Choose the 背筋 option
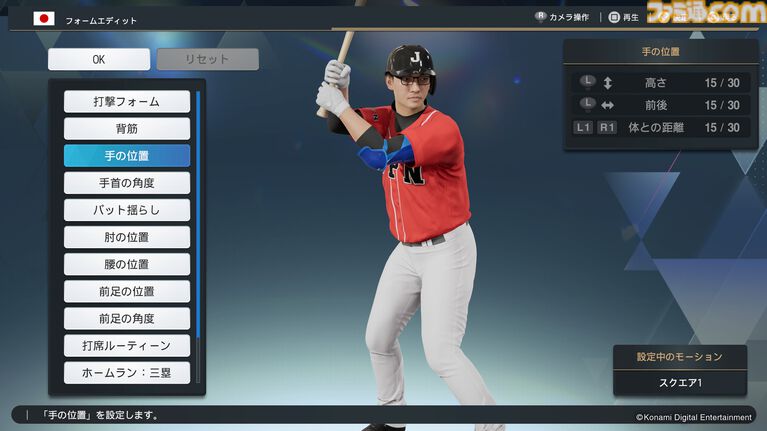 point(127,128)
